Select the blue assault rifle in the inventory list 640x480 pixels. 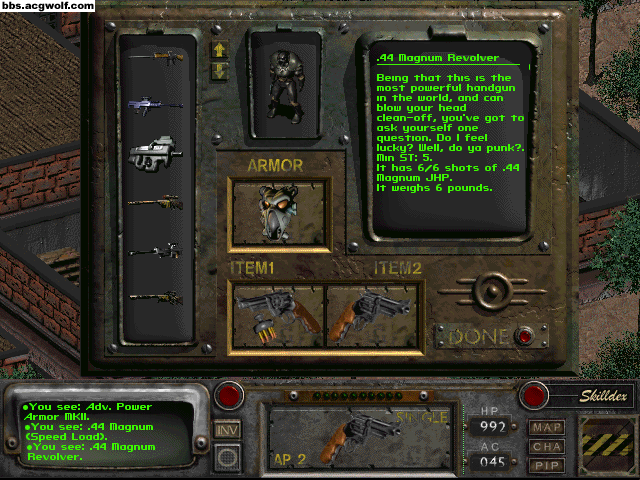click(156, 101)
